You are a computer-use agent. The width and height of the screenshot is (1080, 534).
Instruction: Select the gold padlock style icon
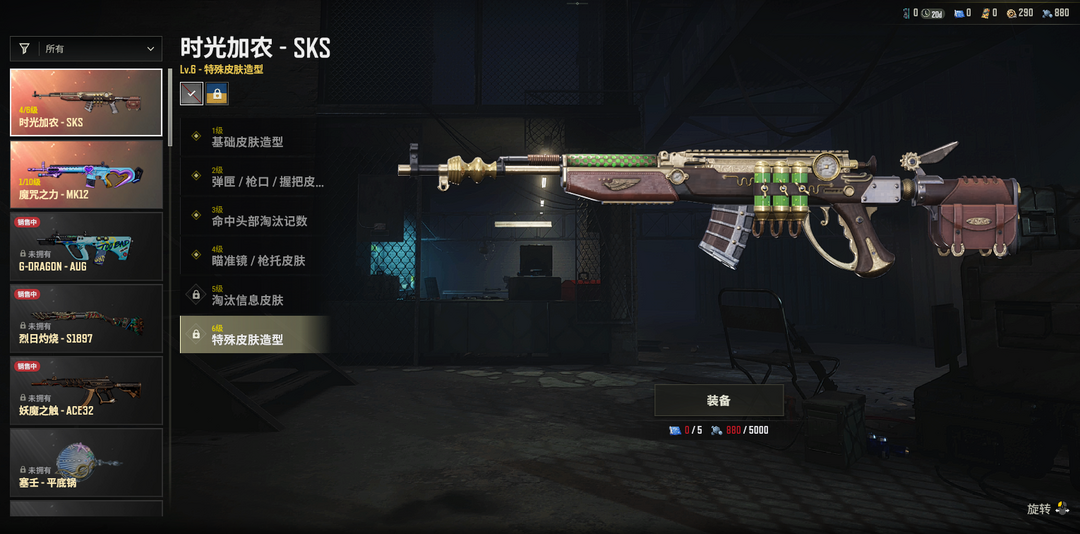[x=217, y=93]
